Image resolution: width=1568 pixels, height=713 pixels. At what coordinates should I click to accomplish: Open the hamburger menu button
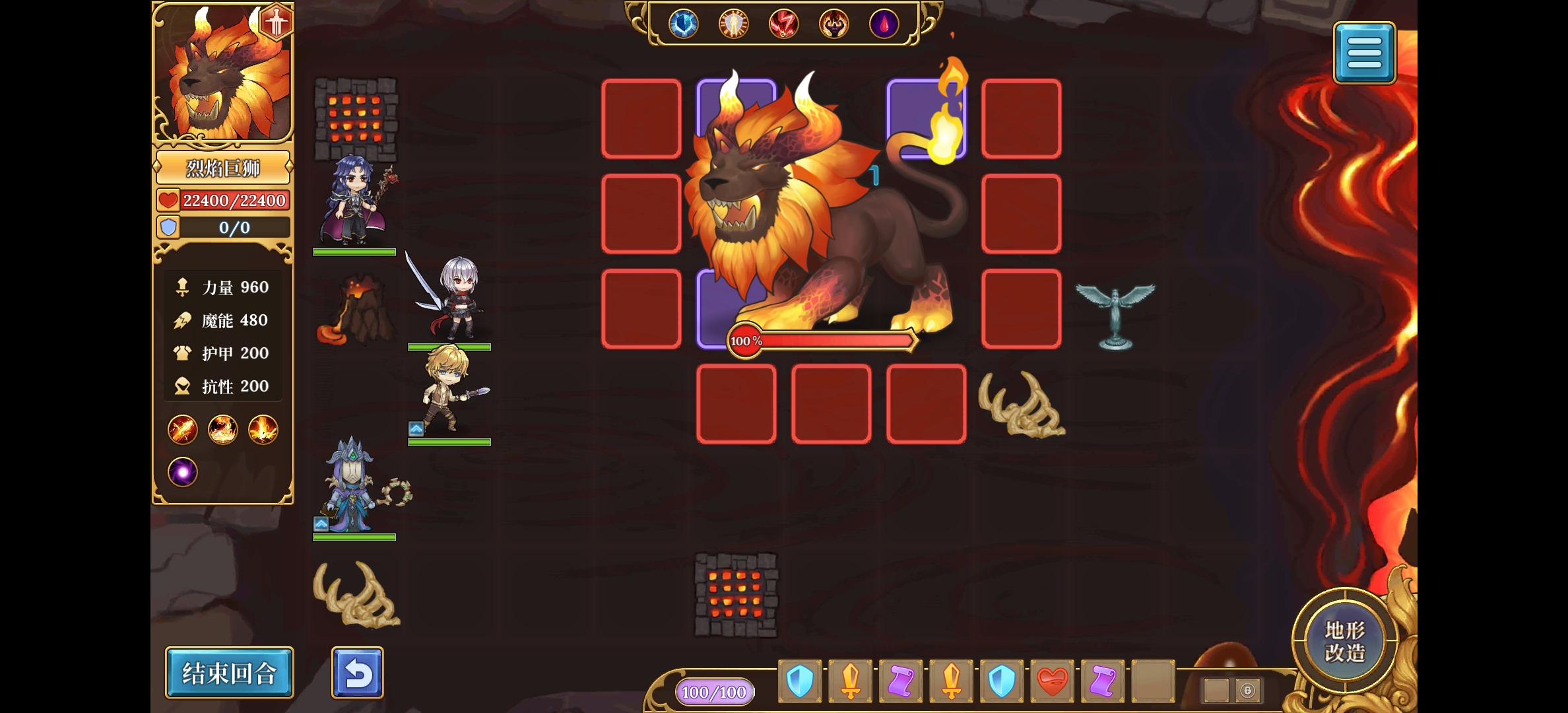1363,53
